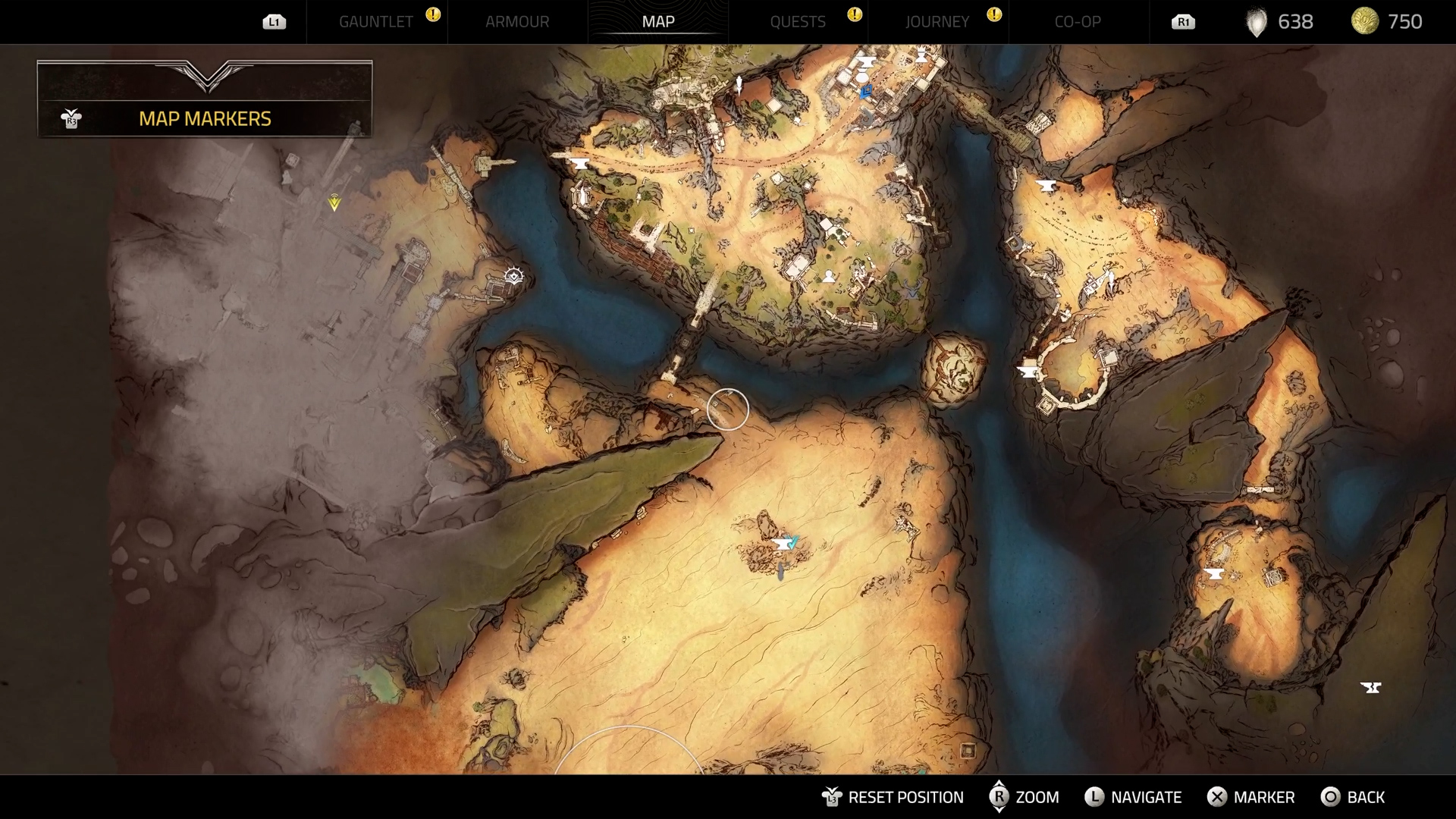Open the Armour tab
This screenshot has width=1456, height=819.
pyautogui.click(x=517, y=22)
